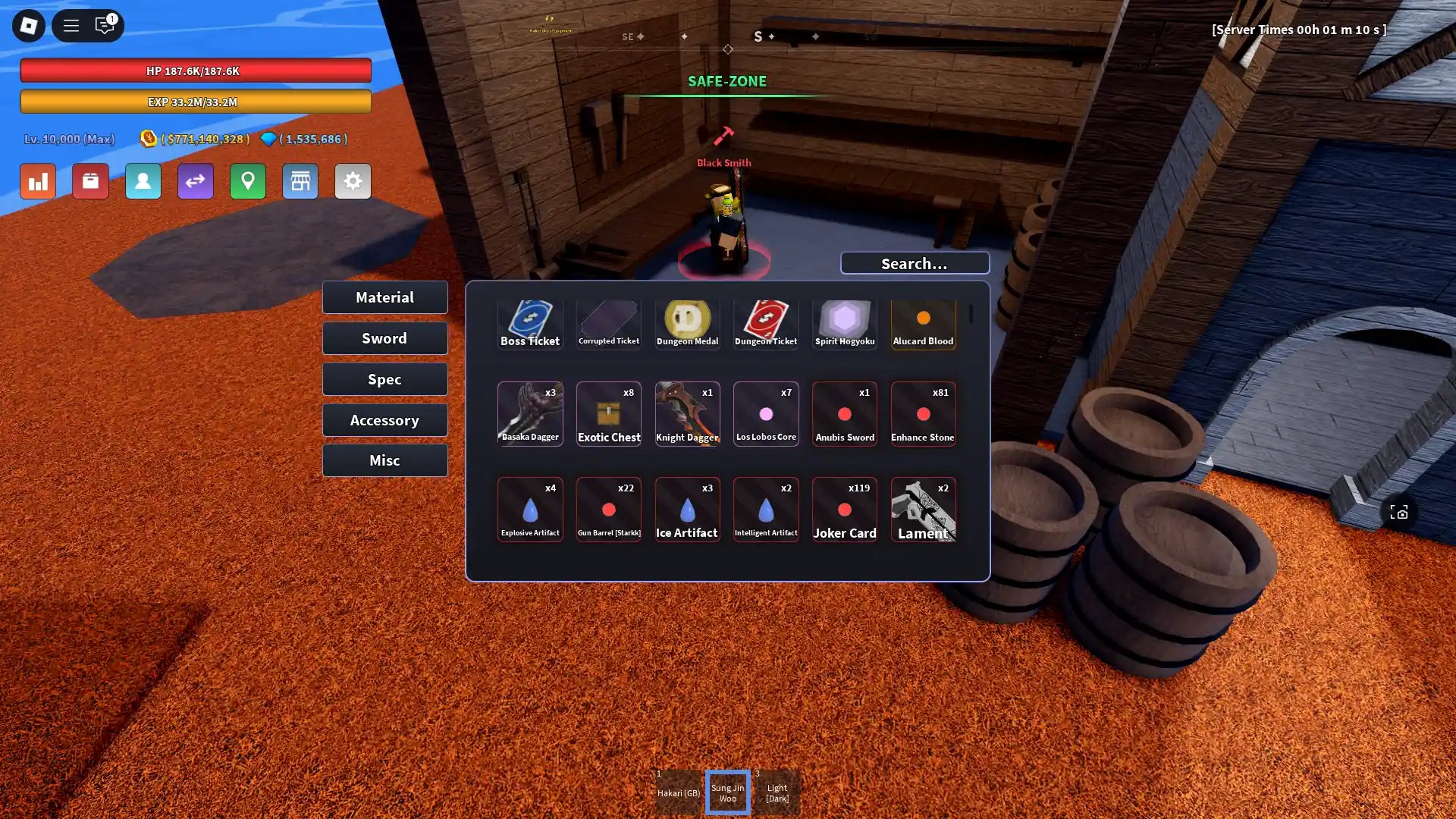Open the purple shop icon
The width and height of the screenshot is (1456, 819).
tap(300, 181)
